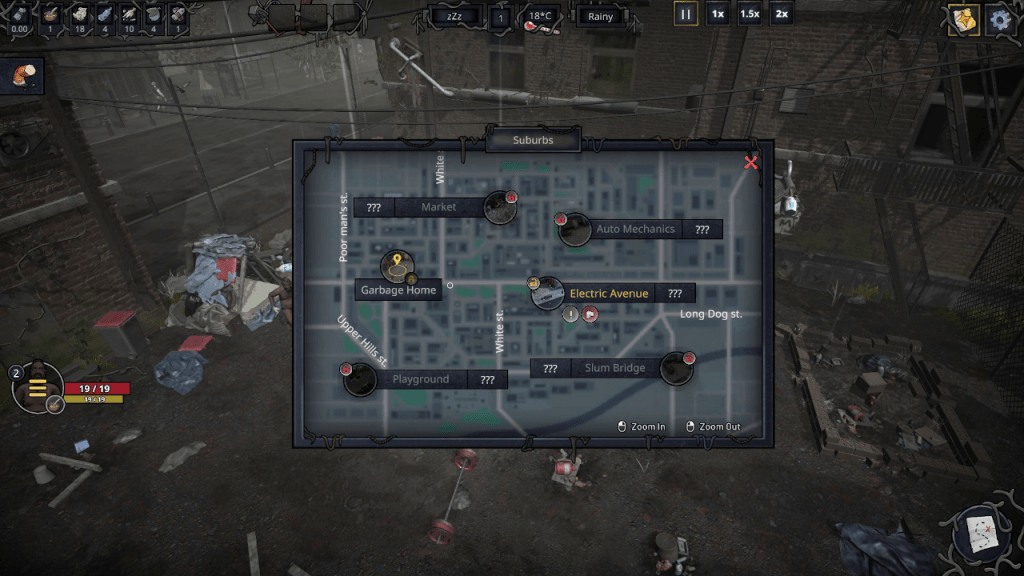
Task: Travel to Electric Avenue
Action: click(548, 294)
